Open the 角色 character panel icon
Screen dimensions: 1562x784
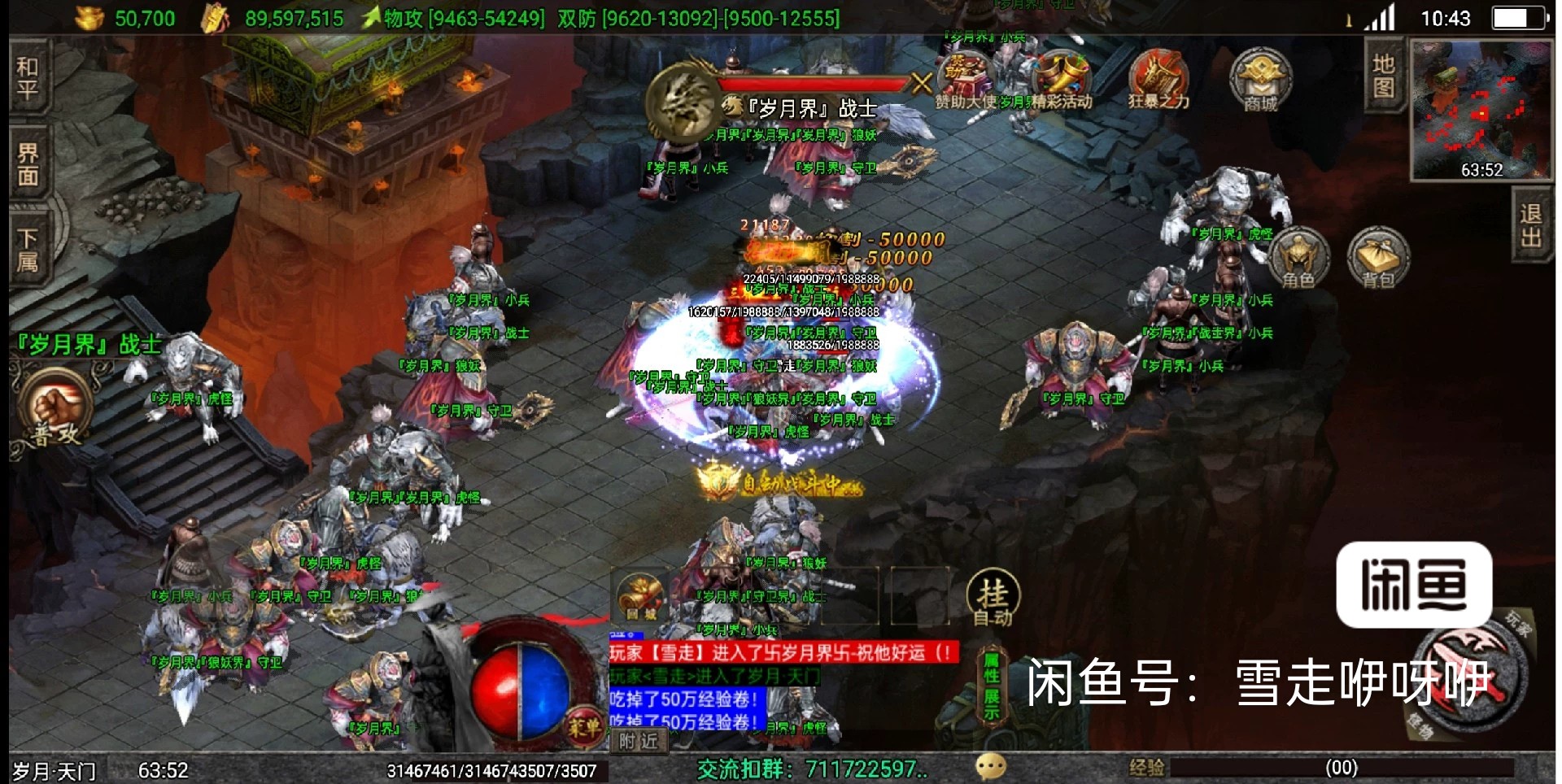pos(1301,256)
